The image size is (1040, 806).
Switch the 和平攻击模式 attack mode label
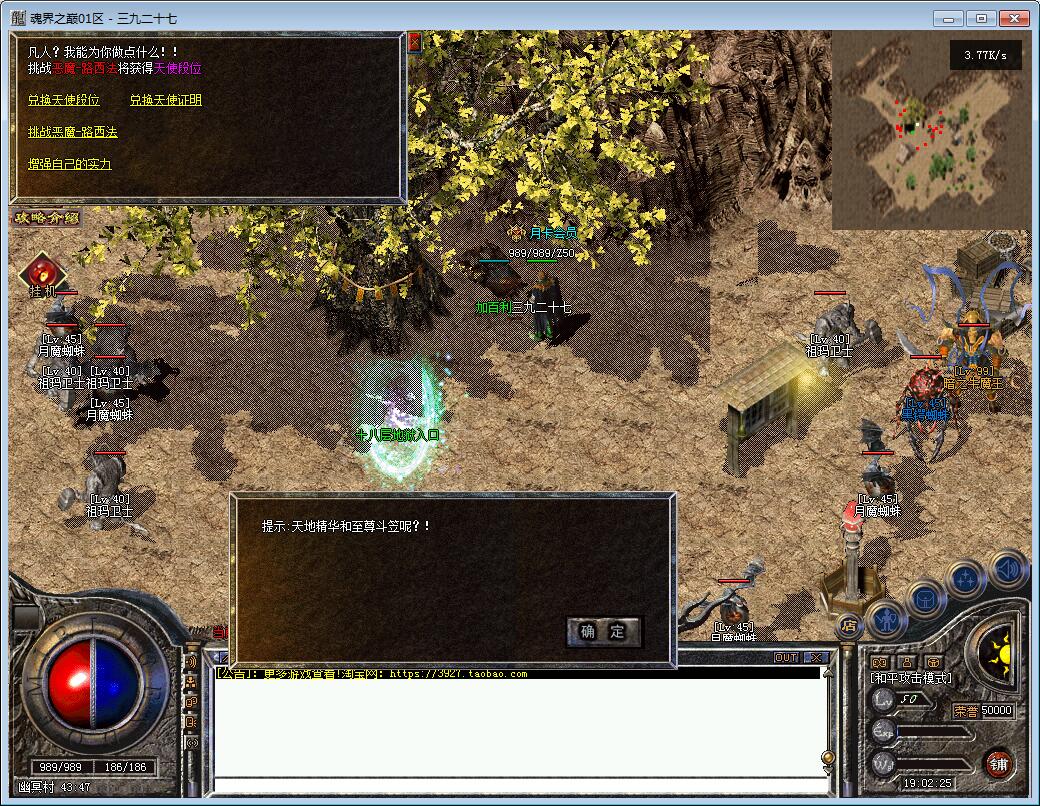[x=911, y=678]
